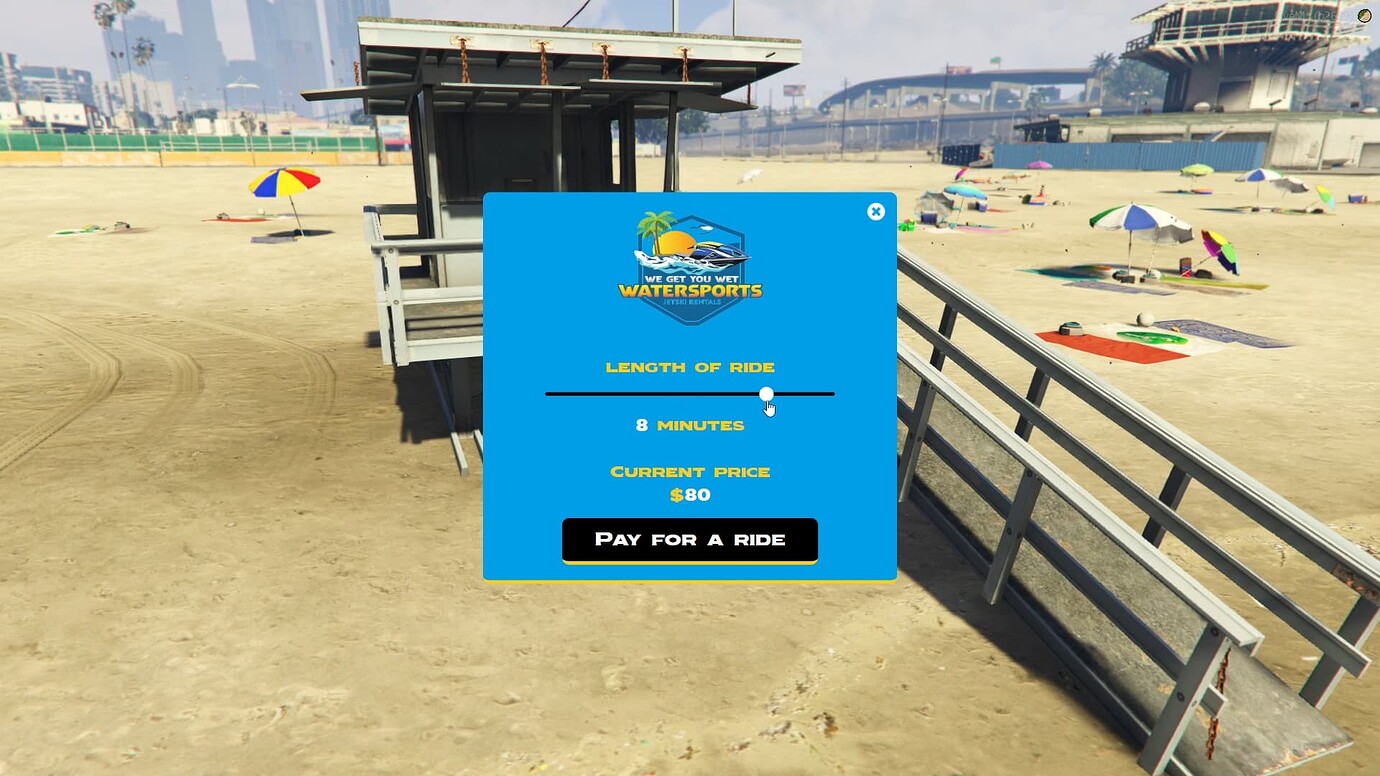Click the yellow underline beneath the pay button
The width and height of the screenshot is (1380, 776).
click(690, 561)
